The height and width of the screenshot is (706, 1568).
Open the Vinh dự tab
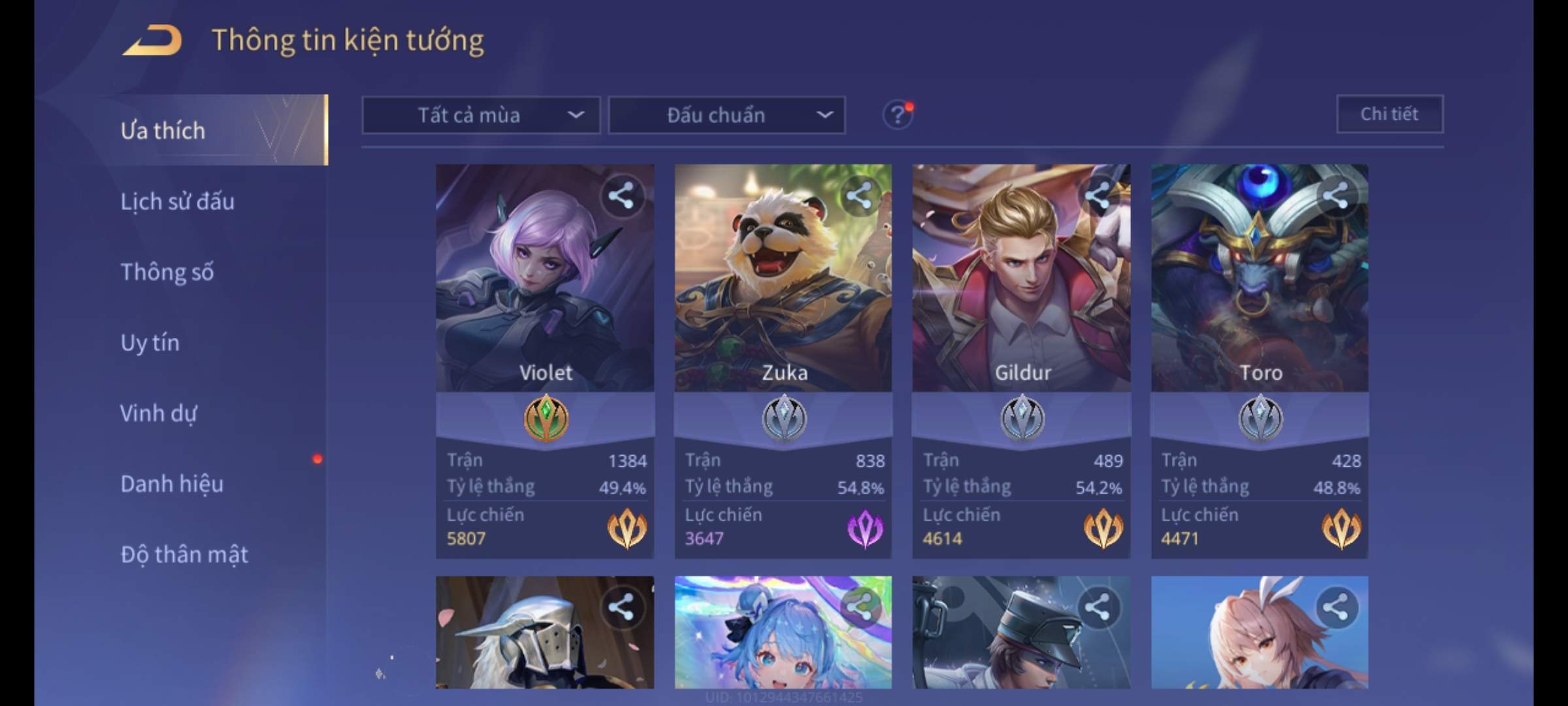158,413
